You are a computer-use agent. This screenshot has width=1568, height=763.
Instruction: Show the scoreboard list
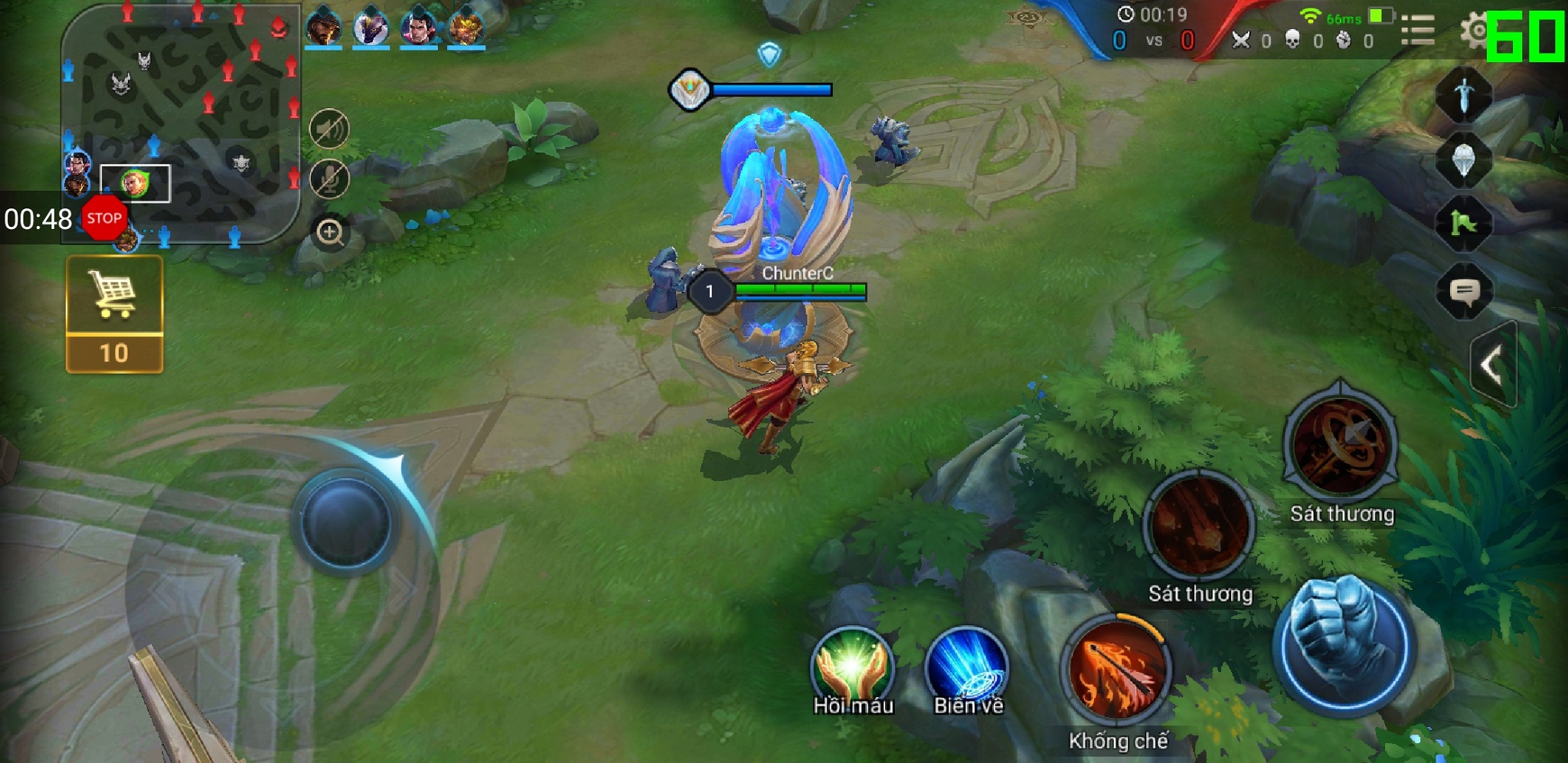[x=1417, y=31]
